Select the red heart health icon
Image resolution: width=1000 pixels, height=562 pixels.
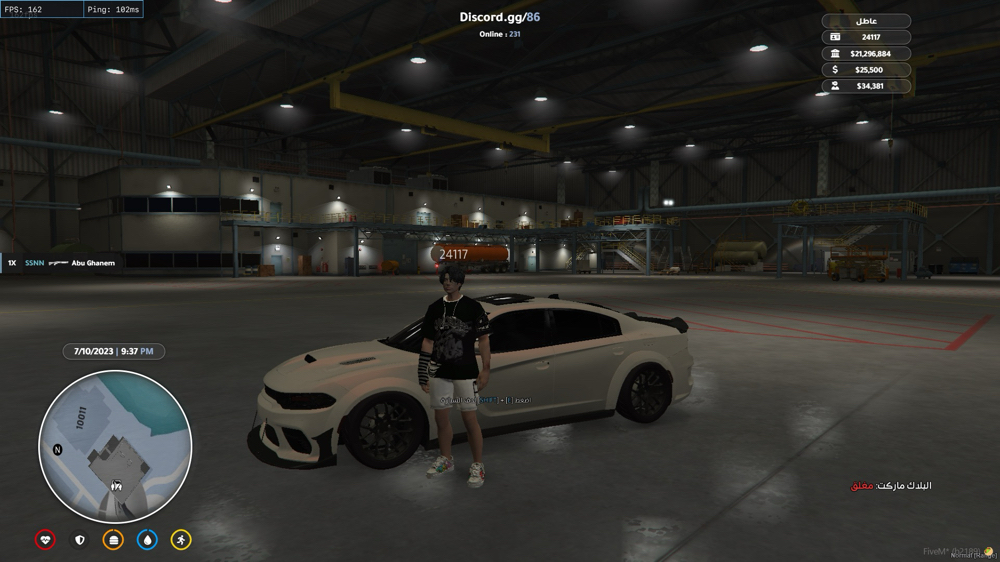pyautogui.click(x=45, y=539)
